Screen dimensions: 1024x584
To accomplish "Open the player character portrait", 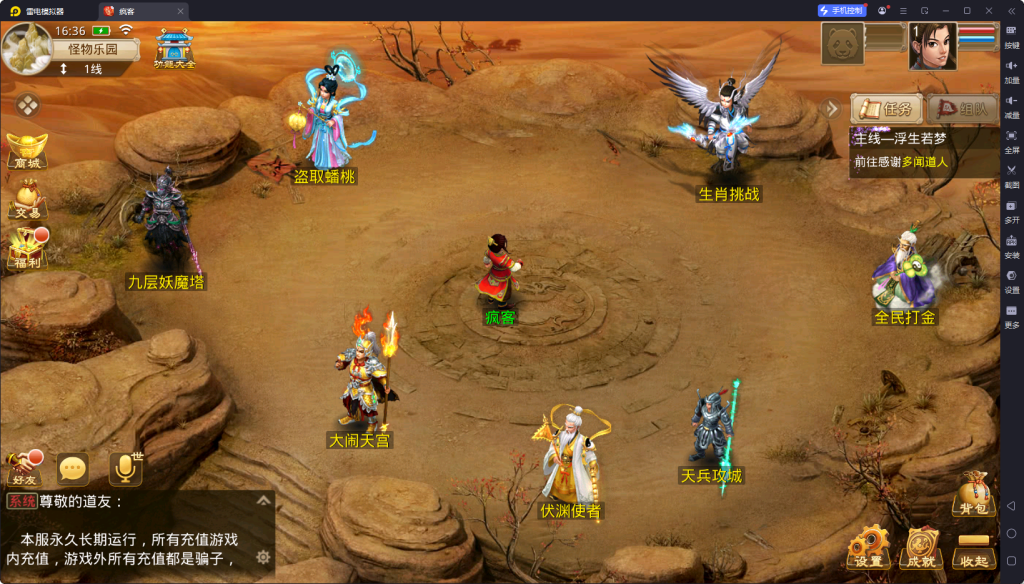I will 932,47.
